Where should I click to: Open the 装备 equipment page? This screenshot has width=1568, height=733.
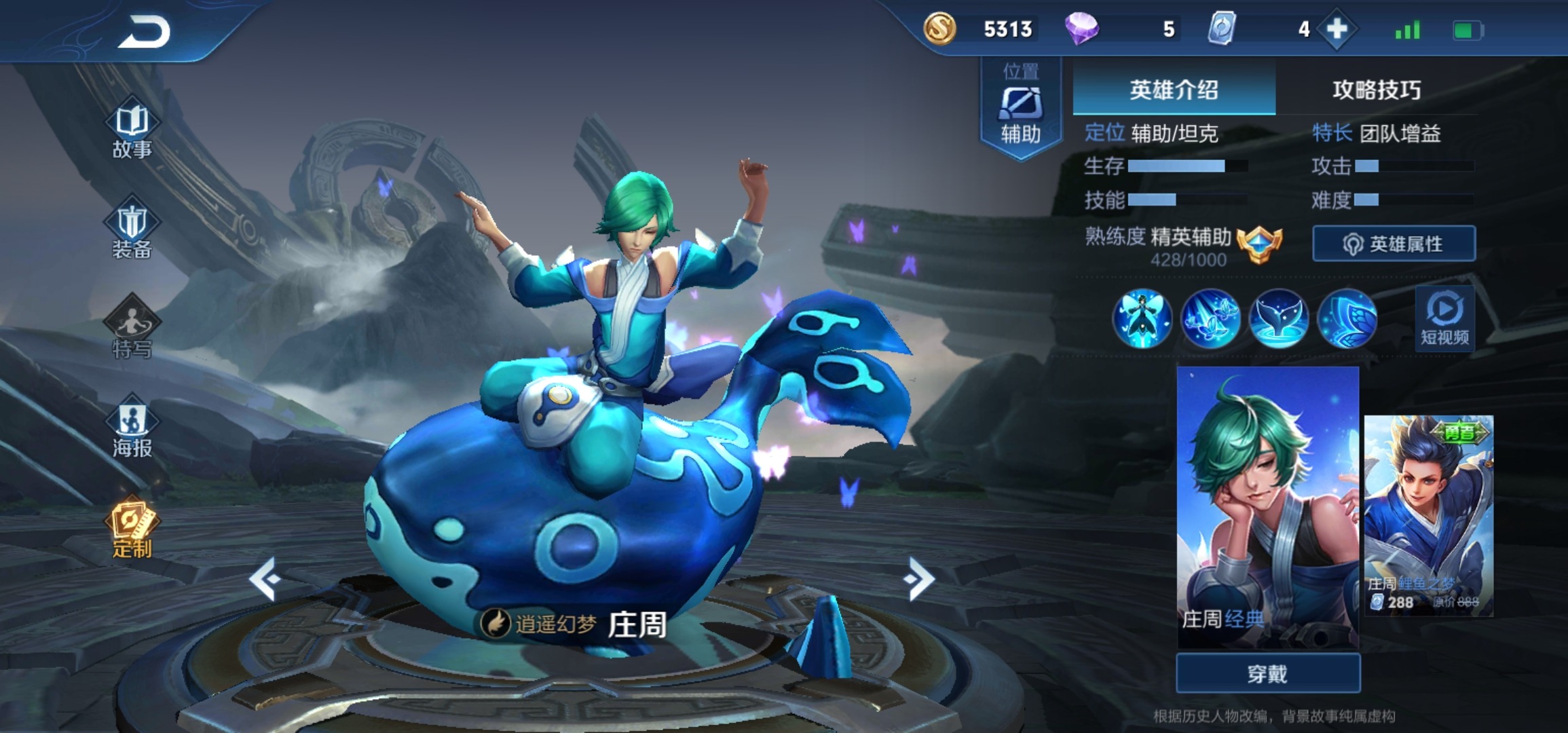tap(132, 231)
